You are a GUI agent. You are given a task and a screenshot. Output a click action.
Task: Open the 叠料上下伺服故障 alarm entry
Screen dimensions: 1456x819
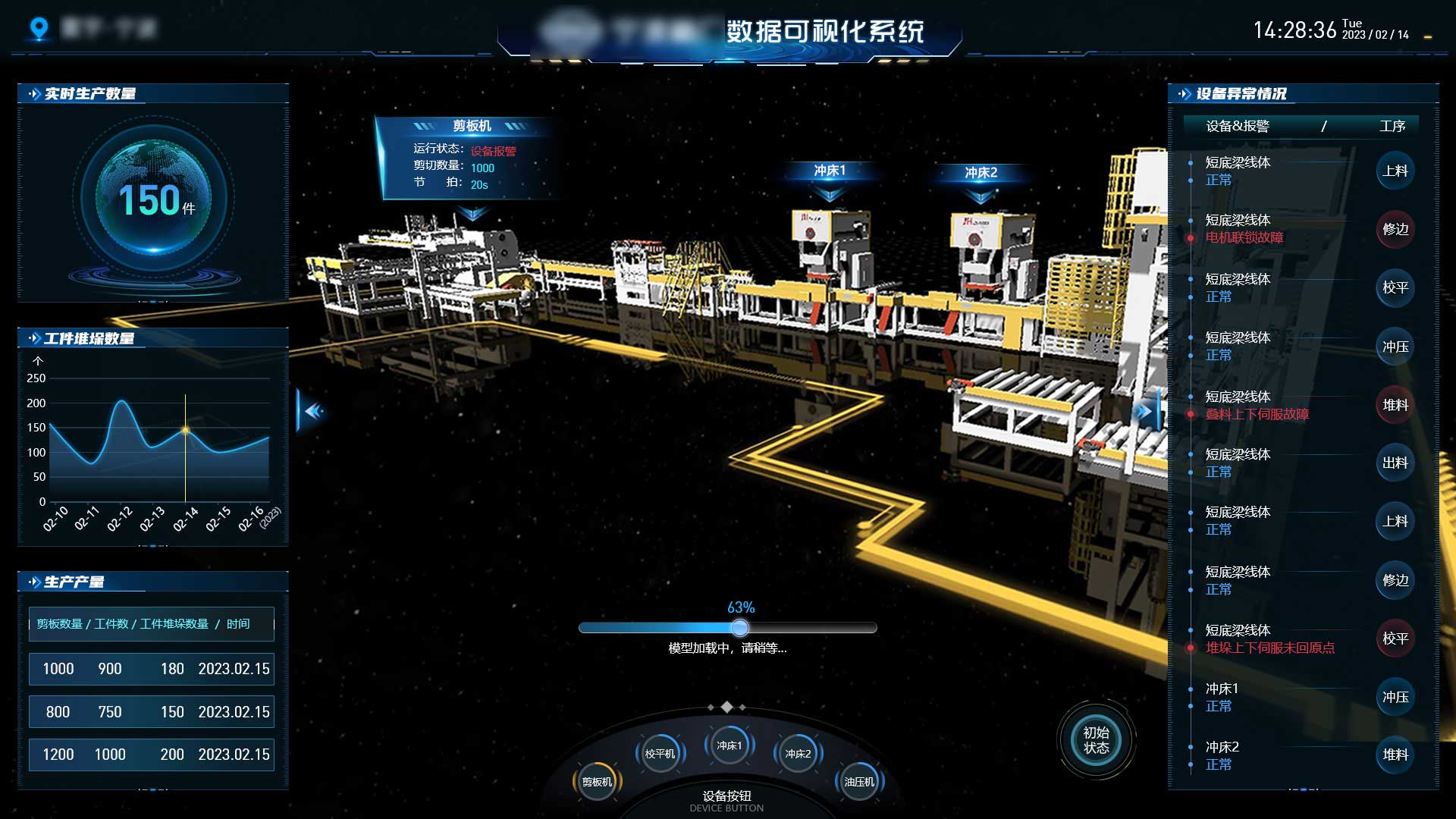click(1257, 414)
